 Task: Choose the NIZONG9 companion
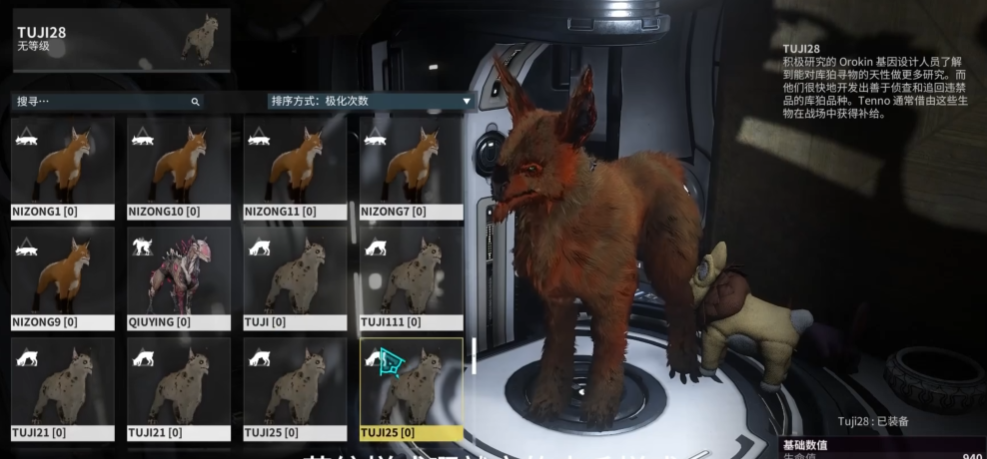63,278
